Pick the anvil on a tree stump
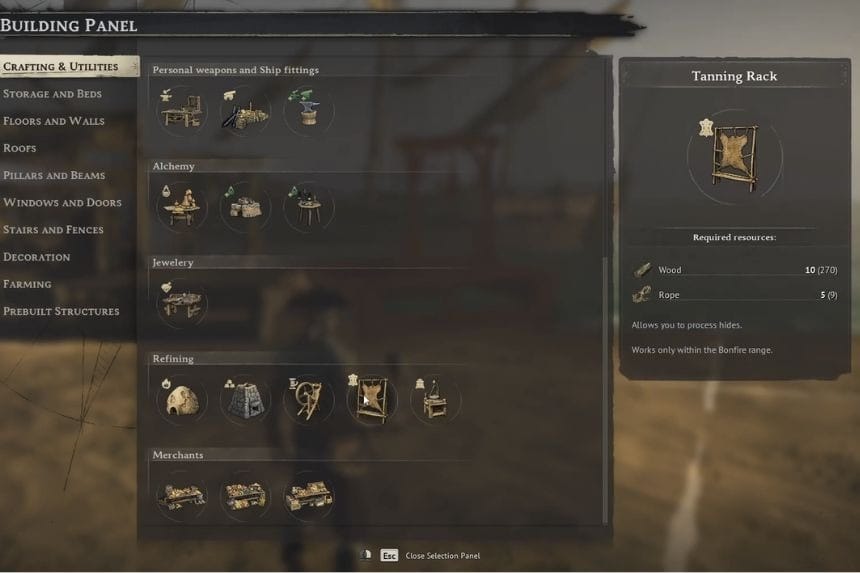Viewport: 860px width, 573px height. (308, 111)
